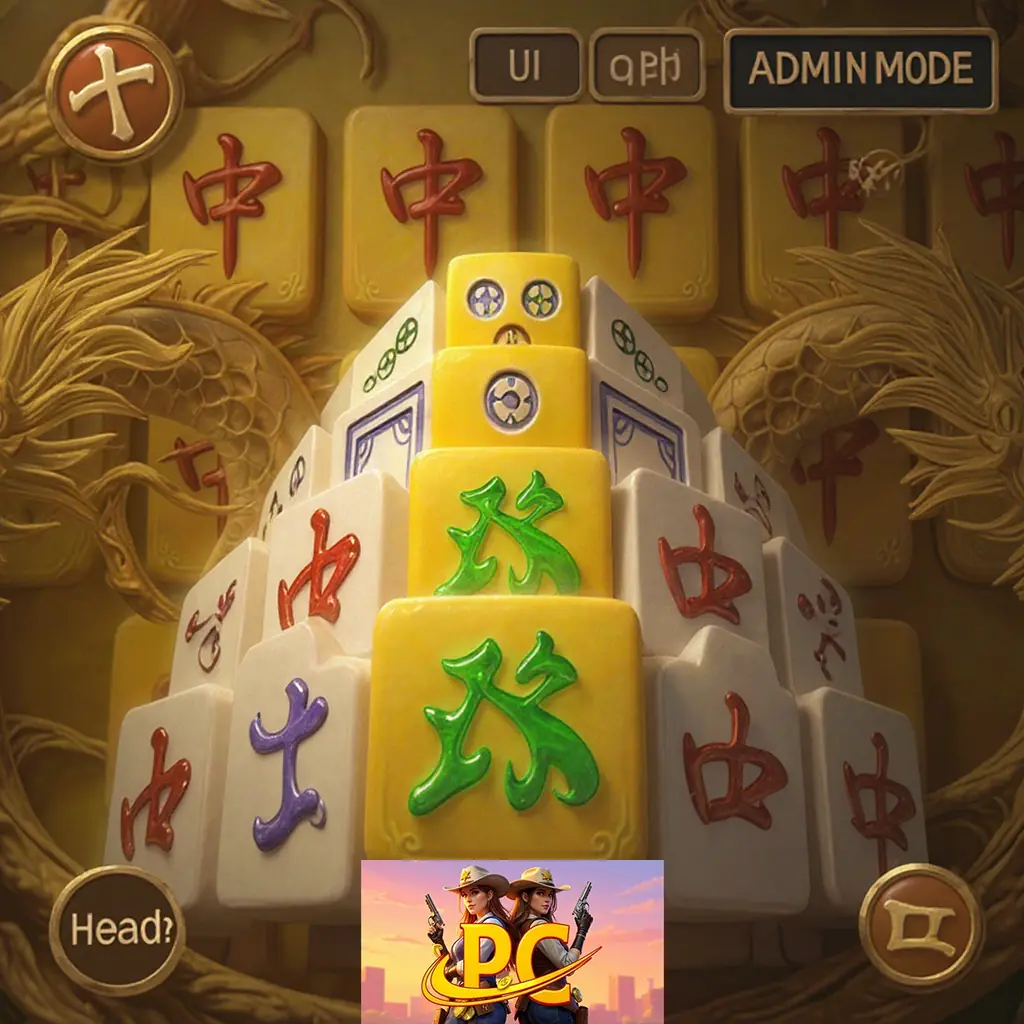This screenshot has height=1024, width=1024.
Task: Select the UI button
Action: coord(526,66)
